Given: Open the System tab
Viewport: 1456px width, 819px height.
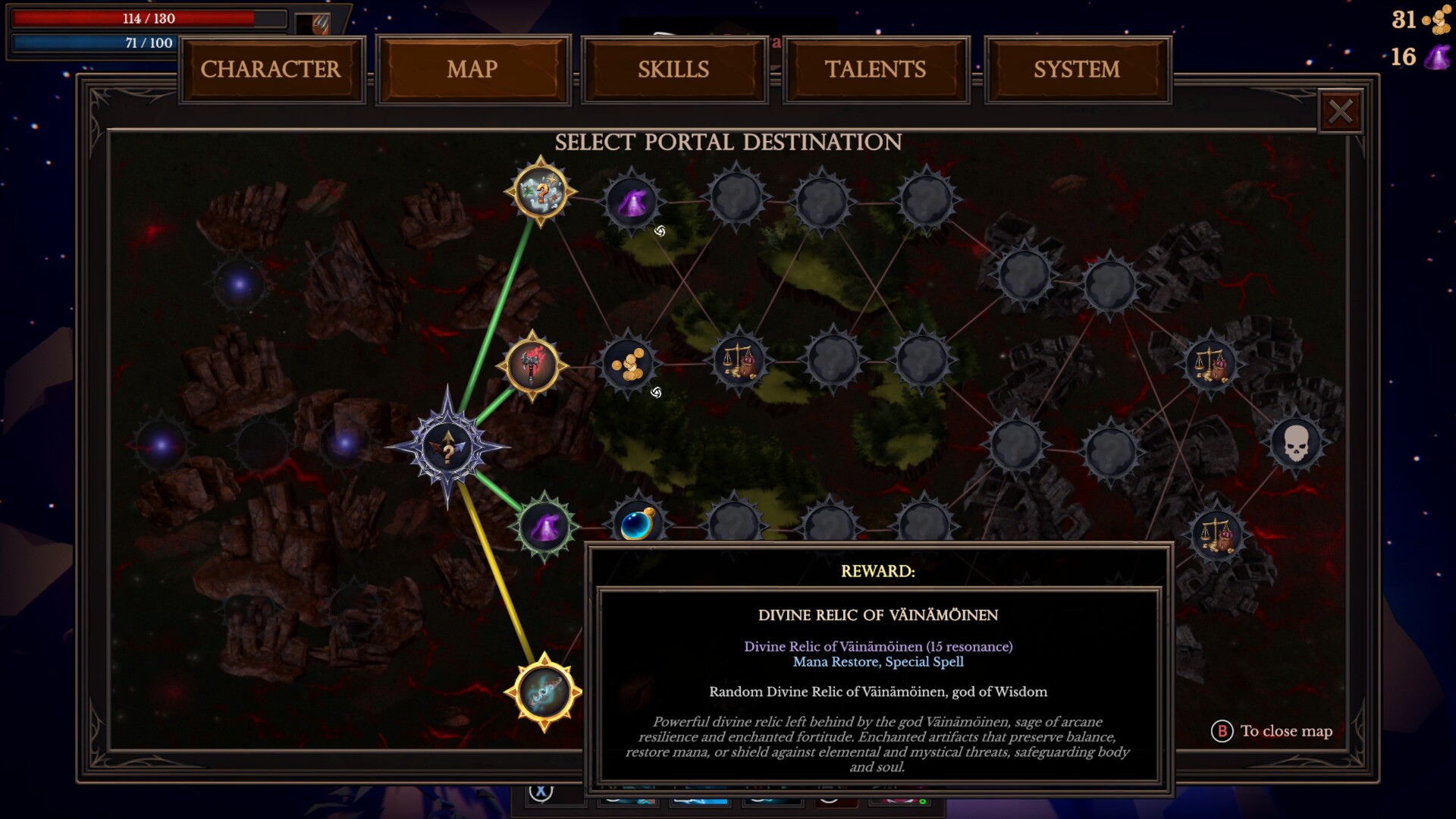Looking at the screenshot, I should click(1077, 70).
